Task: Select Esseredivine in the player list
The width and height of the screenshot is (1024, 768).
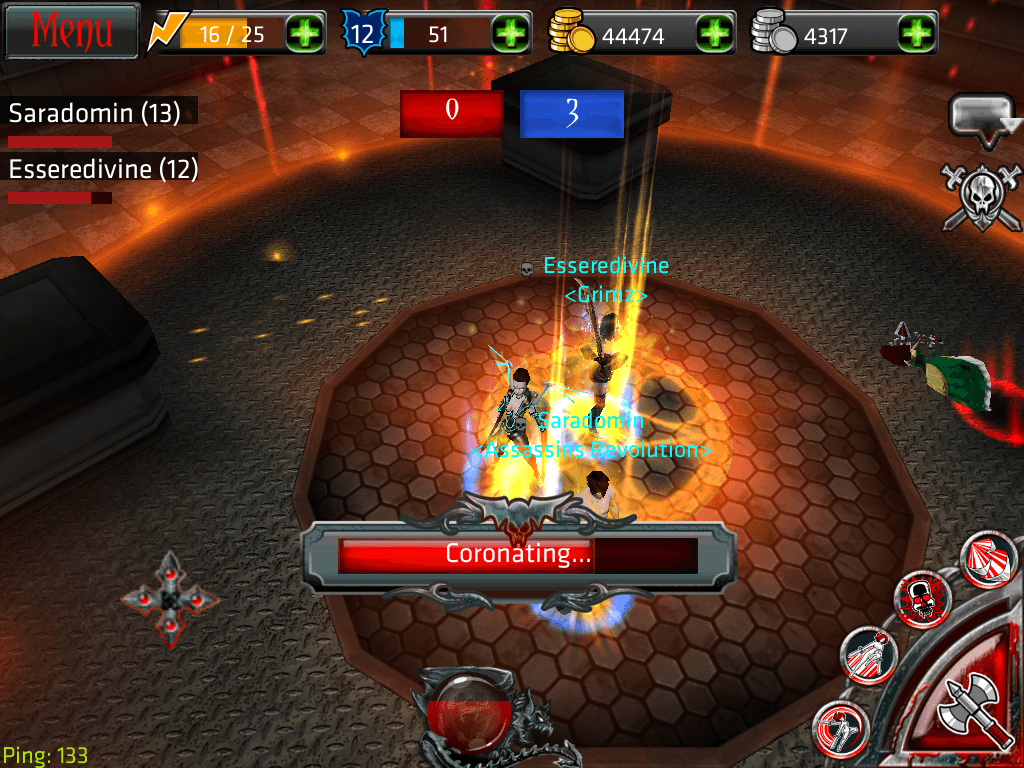Action: (103, 170)
